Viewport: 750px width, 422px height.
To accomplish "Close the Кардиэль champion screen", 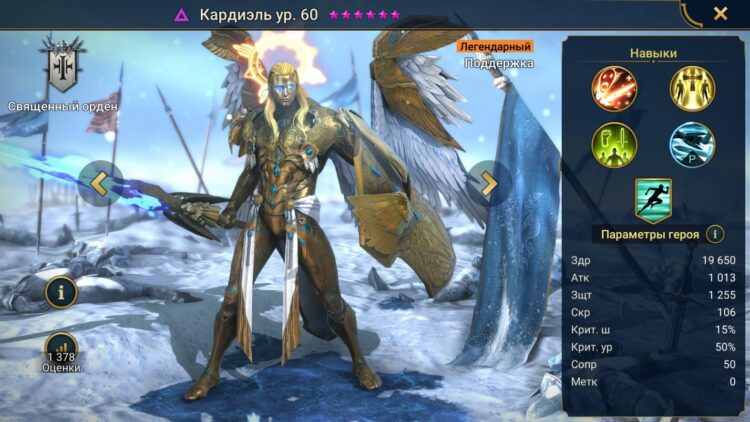I will pos(720,14).
